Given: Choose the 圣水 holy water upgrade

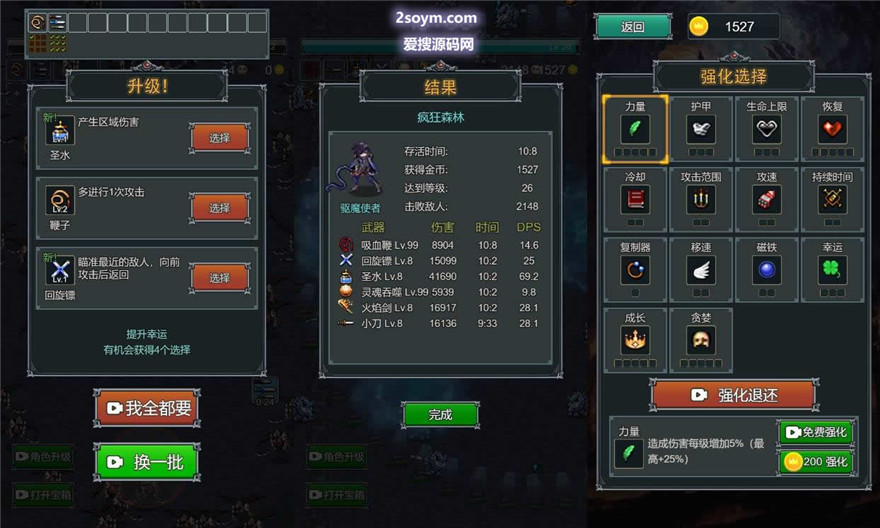Looking at the screenshot, I should 219,138.
